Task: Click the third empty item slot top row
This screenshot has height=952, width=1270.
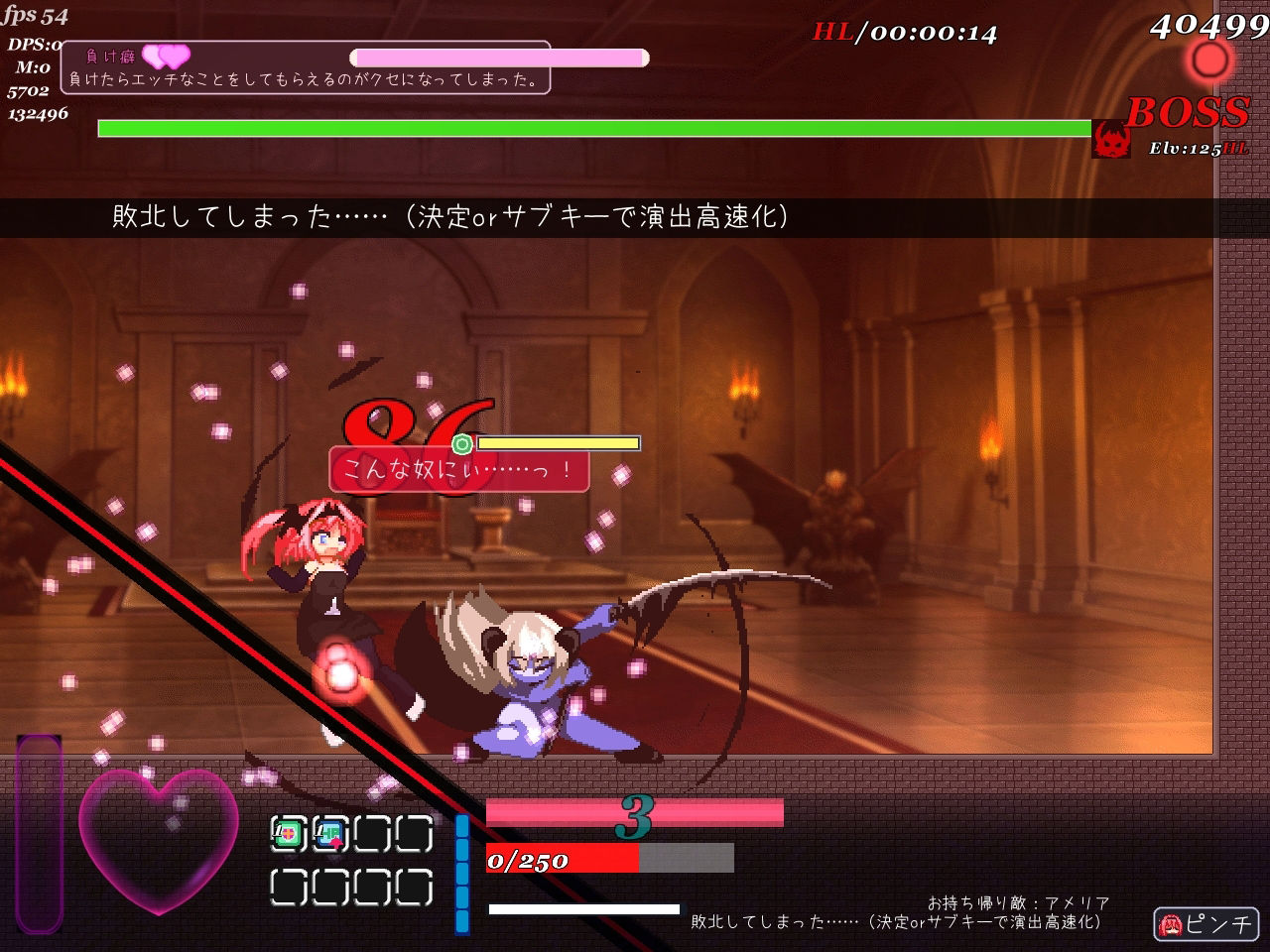Action: [x=370, y=833]
